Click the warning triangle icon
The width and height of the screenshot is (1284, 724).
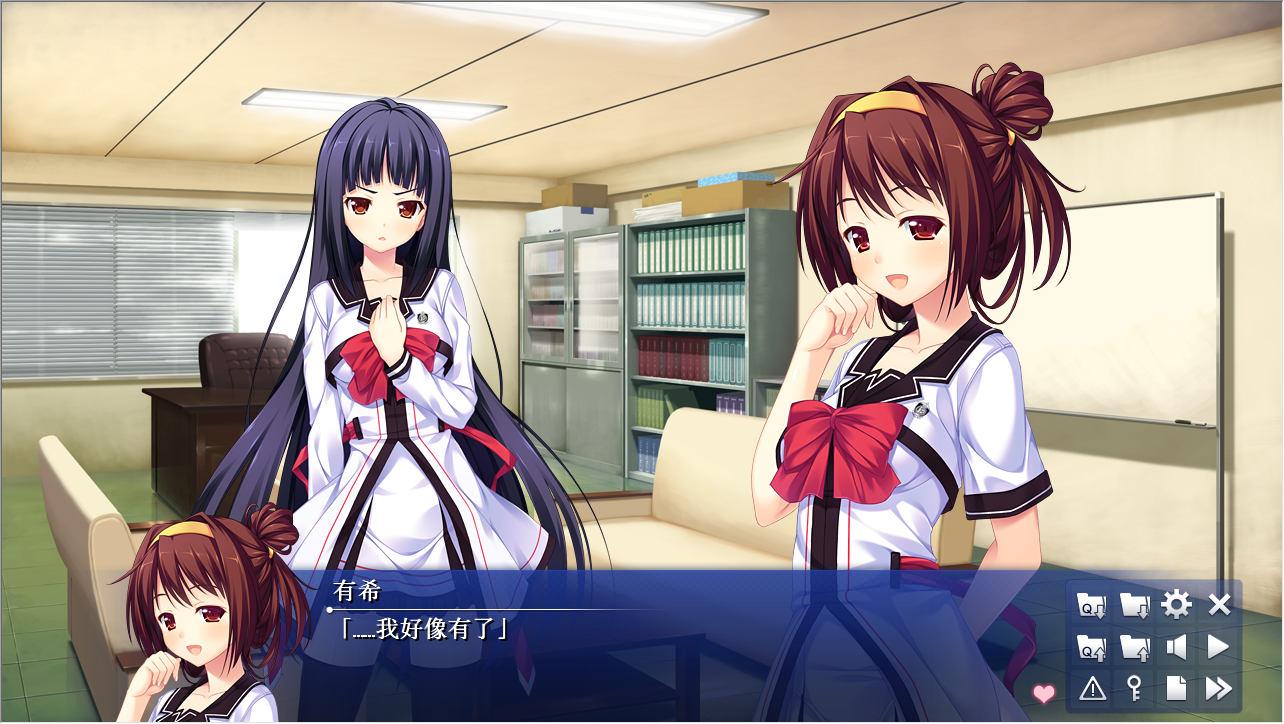1091,688
